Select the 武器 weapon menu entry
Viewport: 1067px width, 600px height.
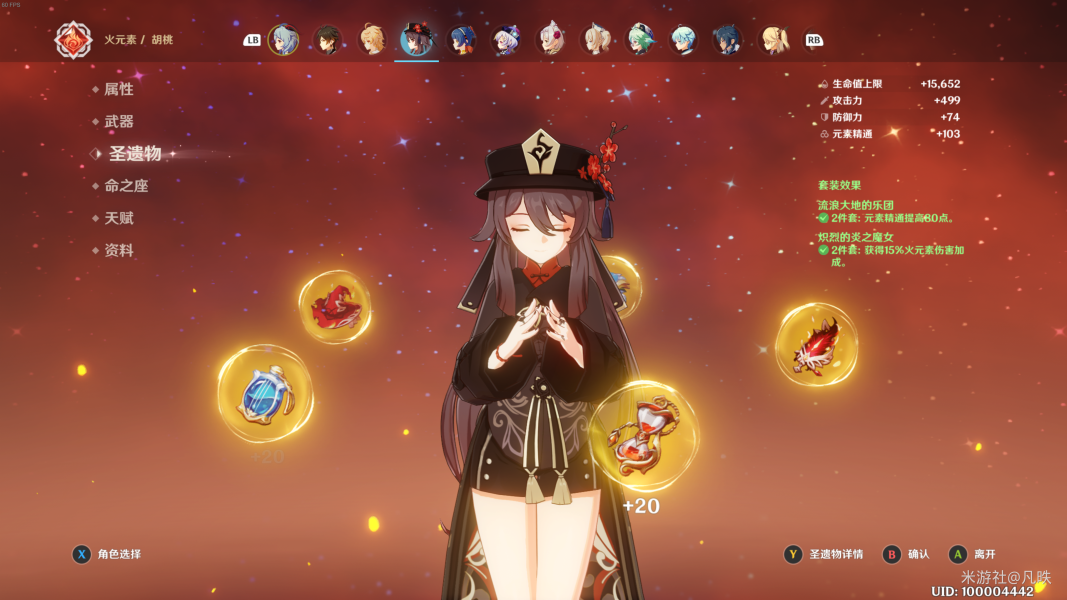[118, 121]
